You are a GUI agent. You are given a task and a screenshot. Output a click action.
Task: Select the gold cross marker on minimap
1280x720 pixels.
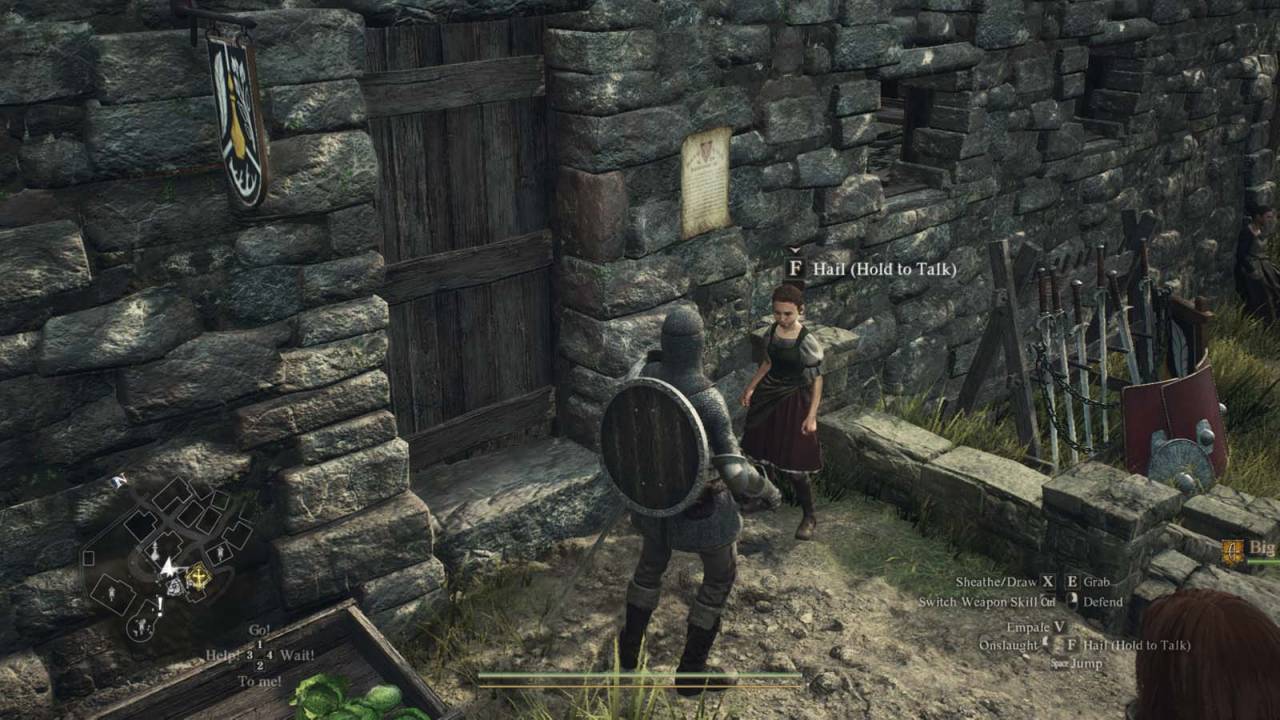200,575
